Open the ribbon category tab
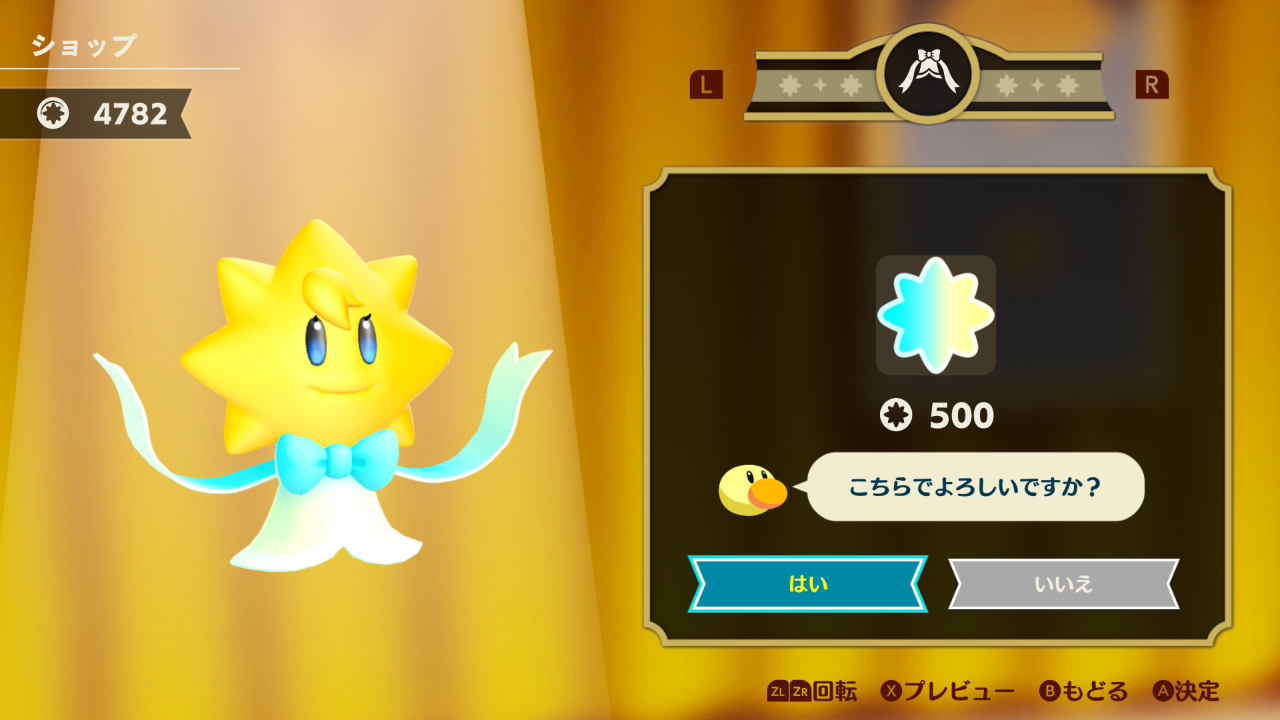1280x720 pixels. pyautogui.click(x=929, y=74)
